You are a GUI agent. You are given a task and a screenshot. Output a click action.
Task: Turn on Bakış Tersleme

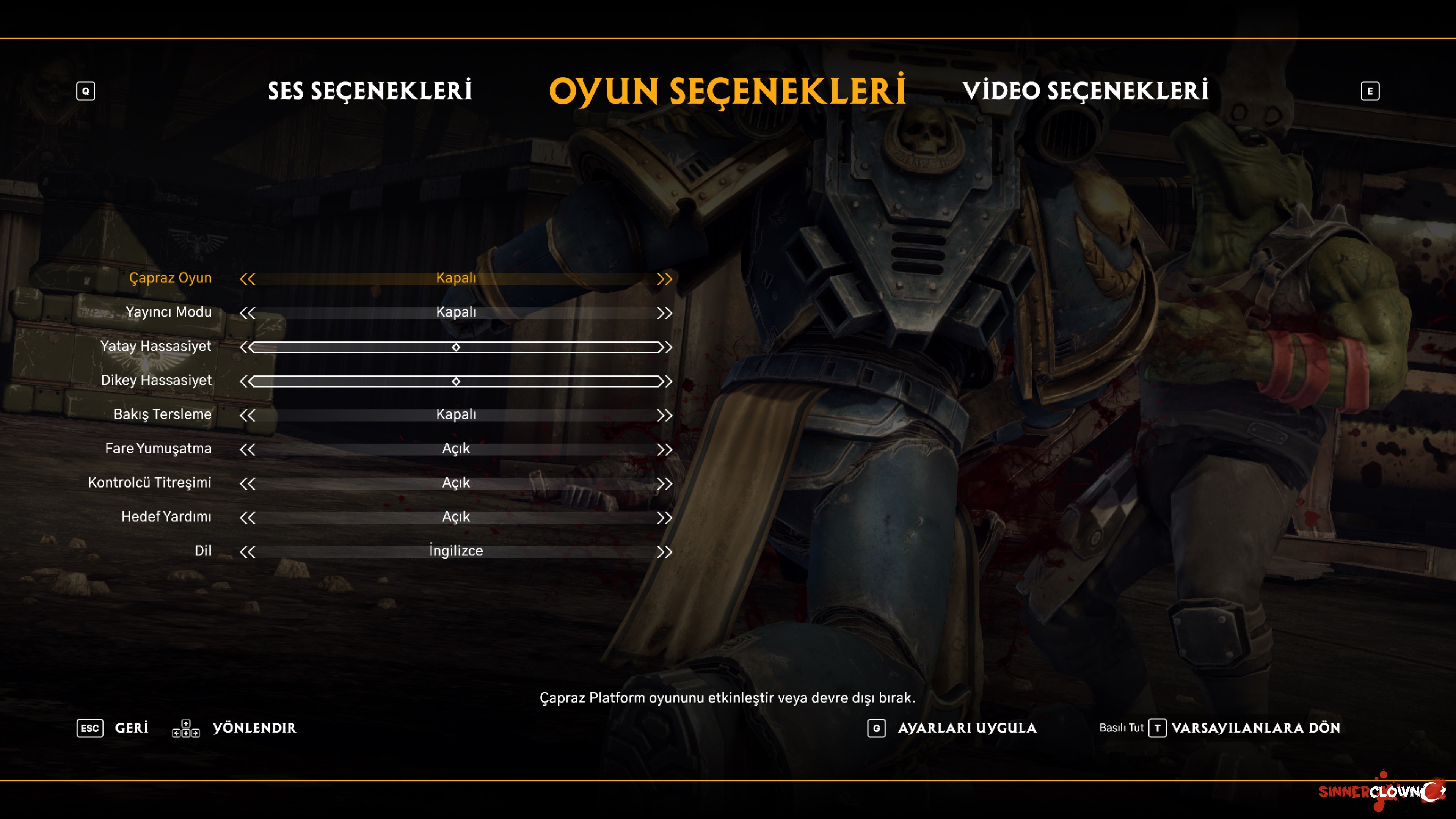[x=665, y=414]
